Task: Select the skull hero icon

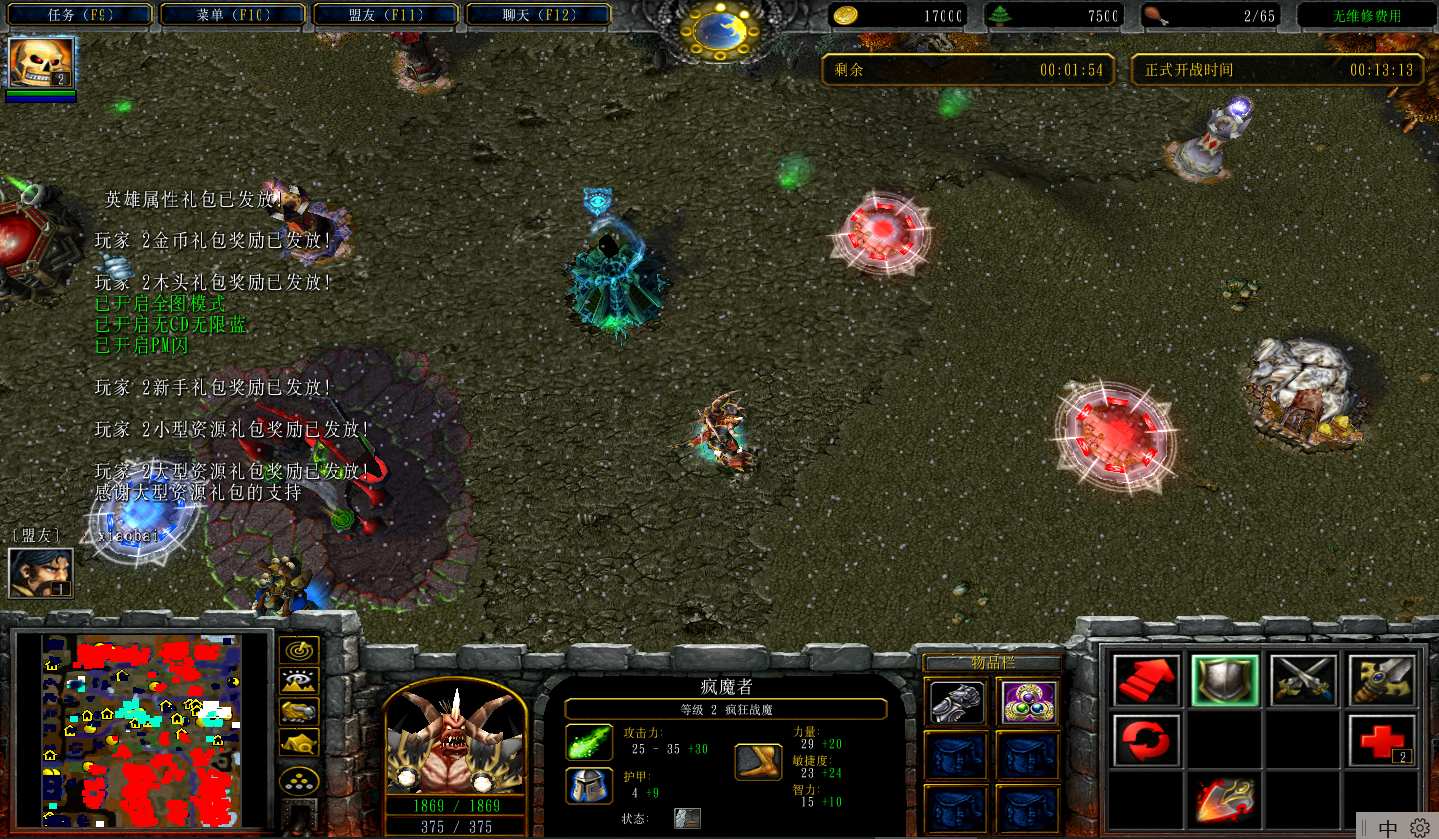Action: [x=41, y=63]
